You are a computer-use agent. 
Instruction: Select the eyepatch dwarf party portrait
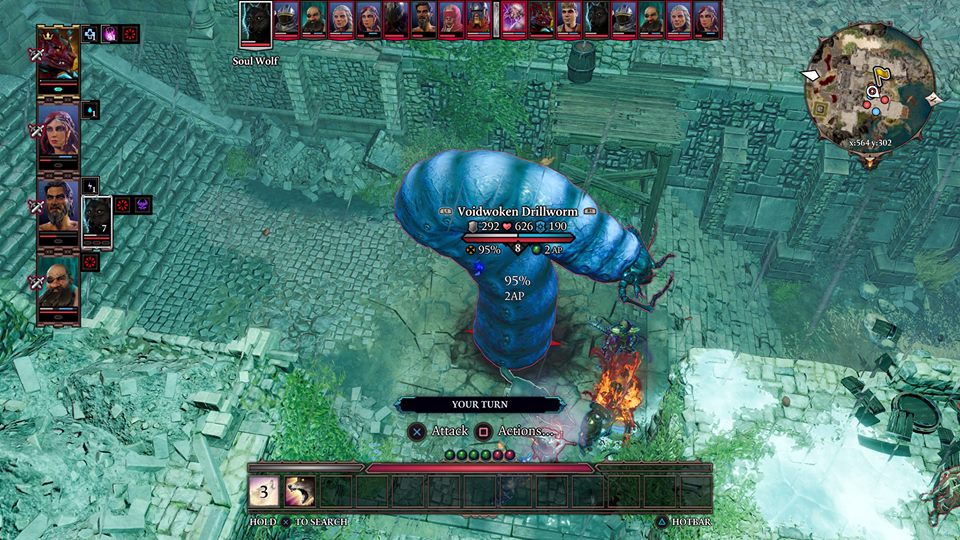pyautogui.click(x=58, y=286)
